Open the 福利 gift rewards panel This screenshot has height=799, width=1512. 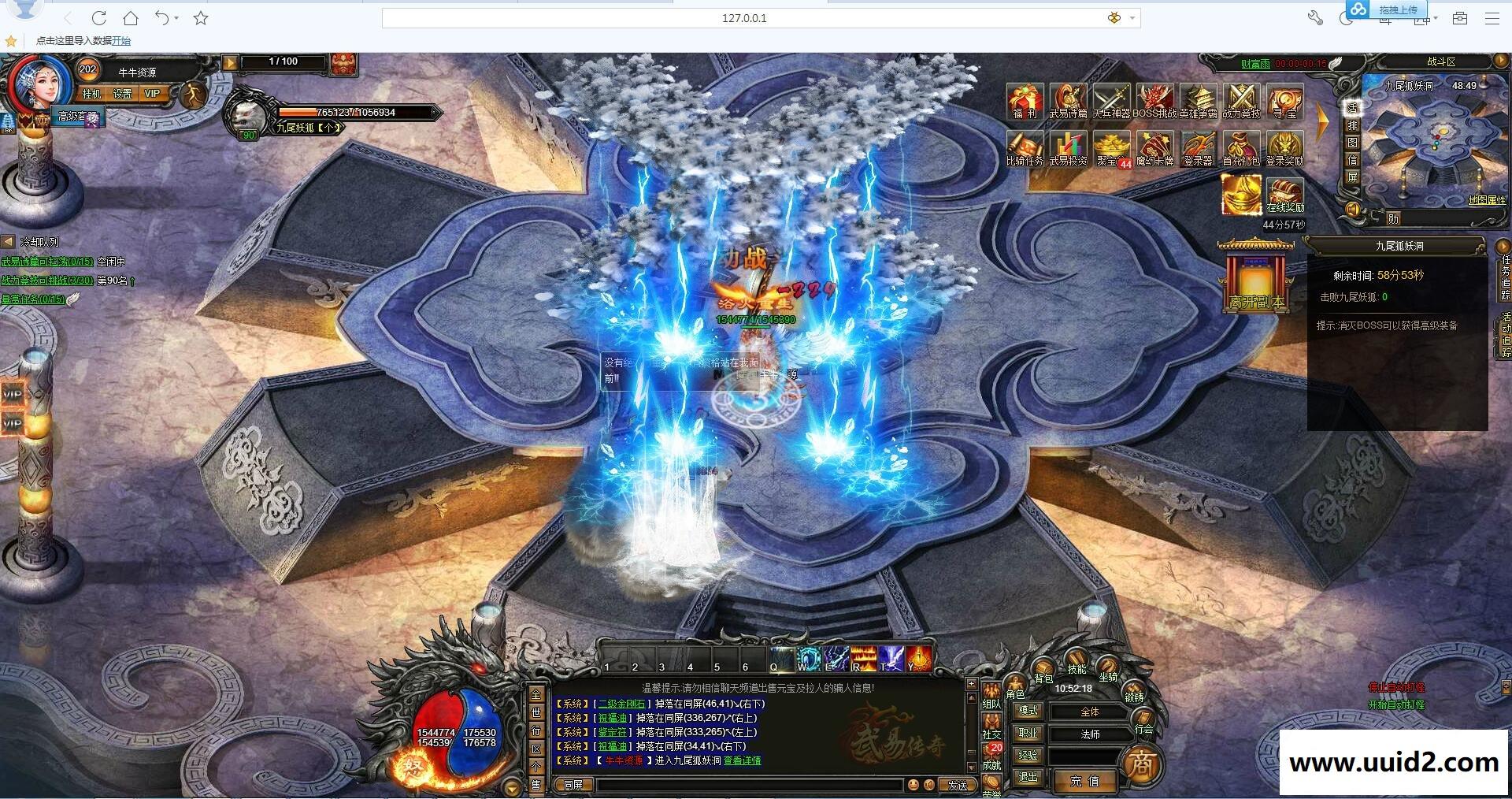pyautogui.click(x=1024, y=102)
